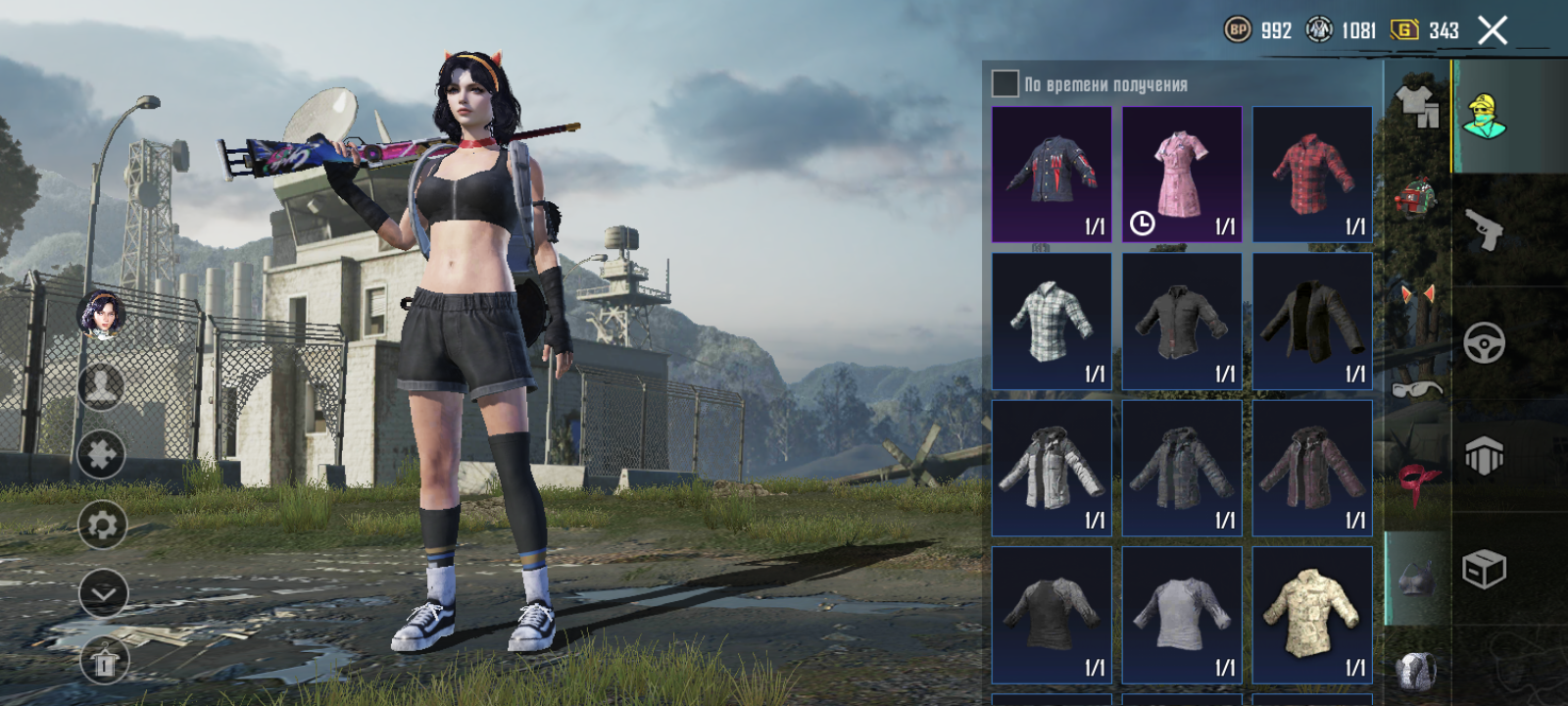
Task: Open the character outfit category tab
Action: coord(1485,116)
